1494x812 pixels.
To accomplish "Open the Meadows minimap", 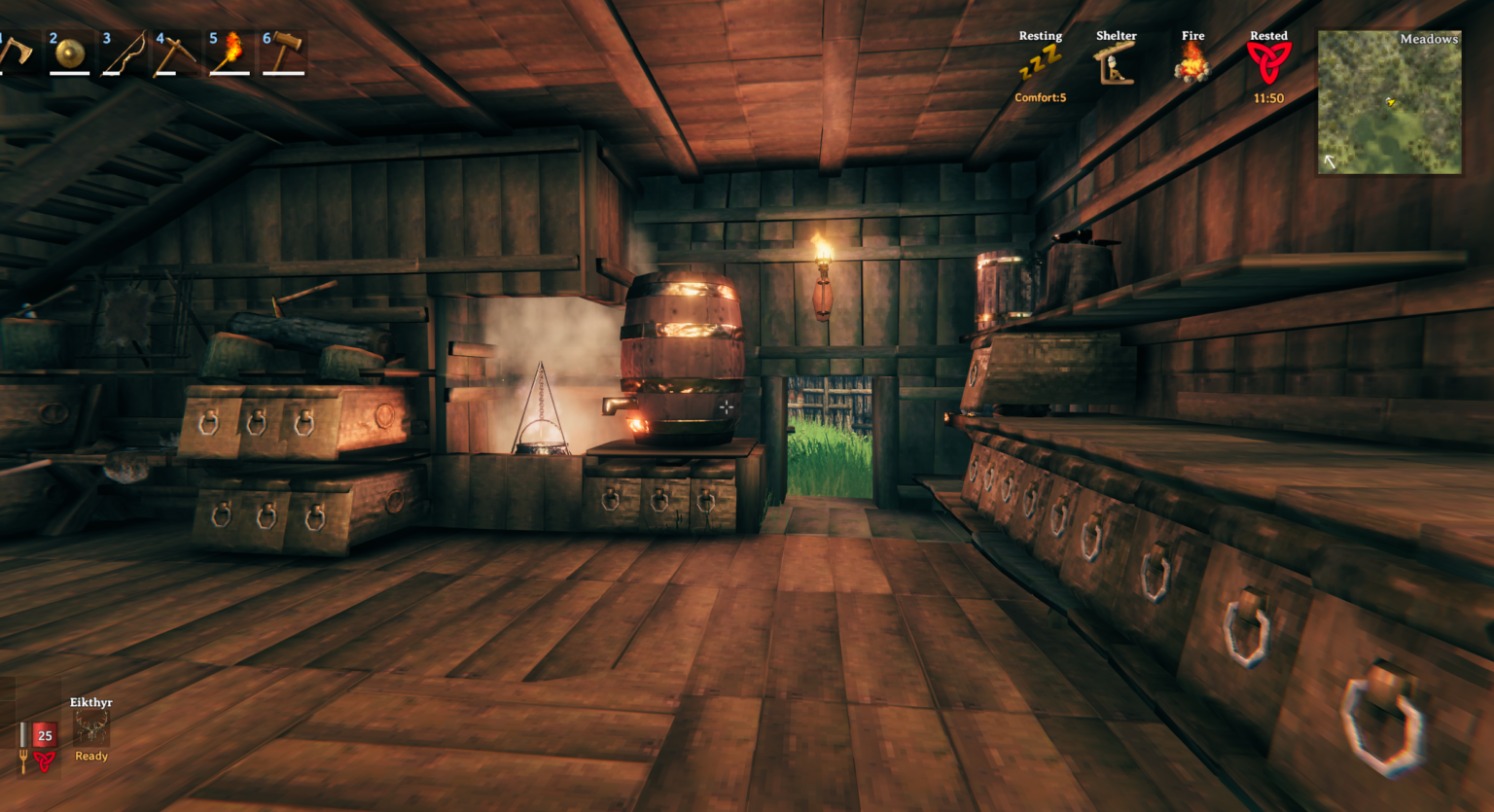I will click(x=1389, y=102).
